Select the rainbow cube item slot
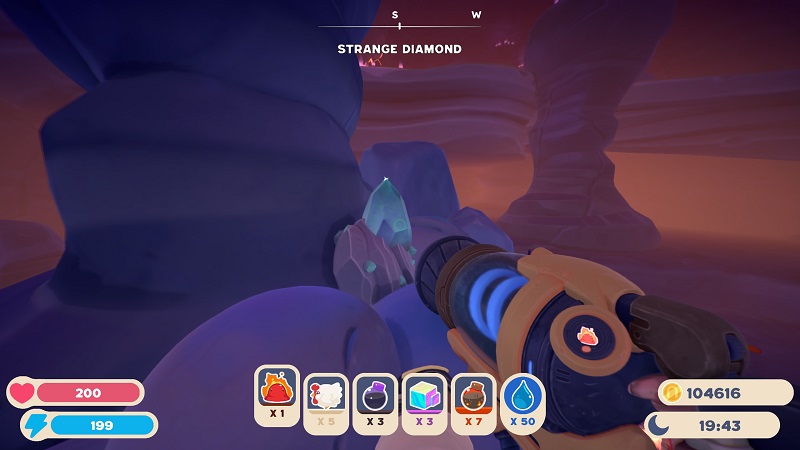 (x=424, y=398)
